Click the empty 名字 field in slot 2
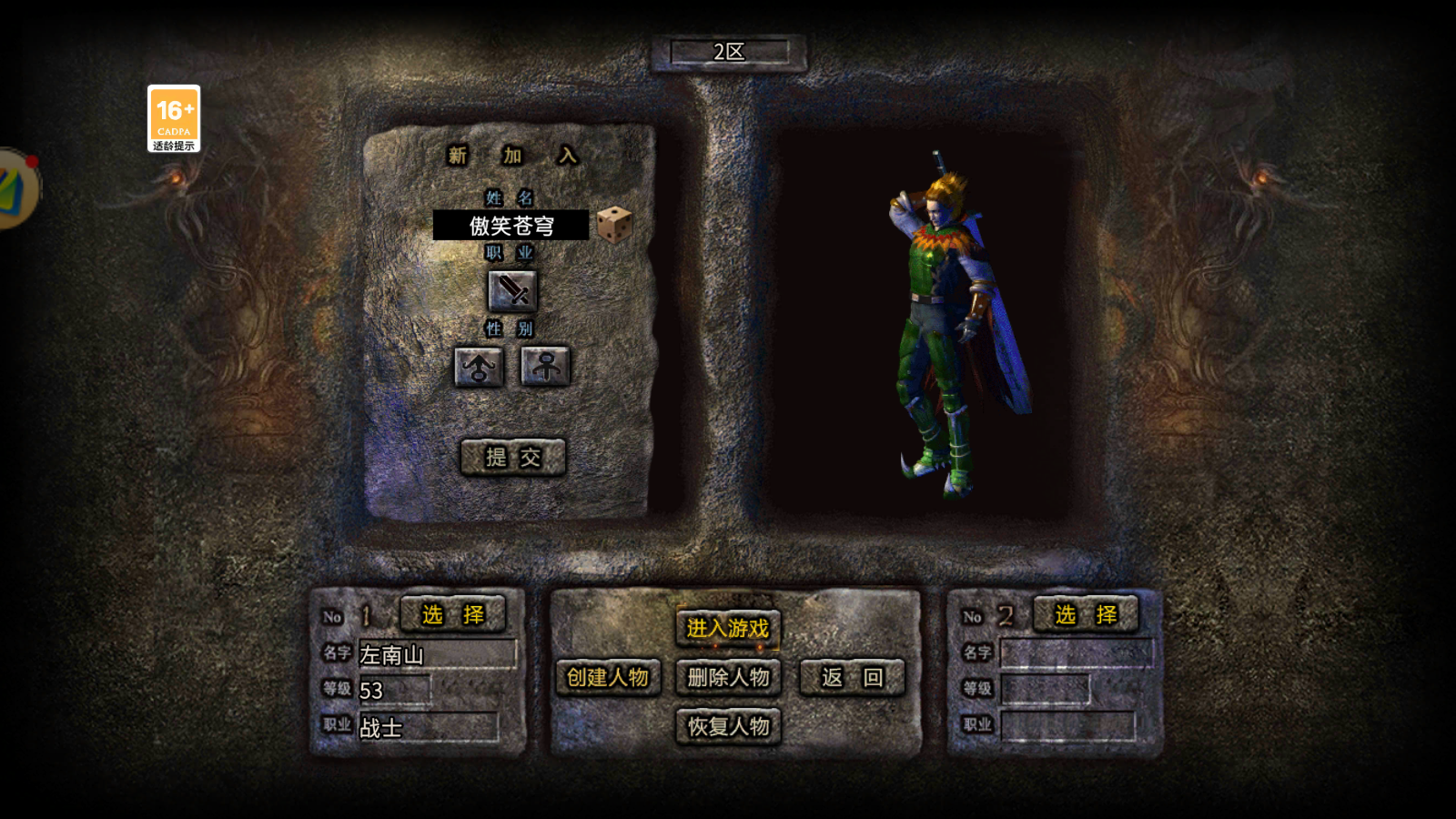 1078,653
